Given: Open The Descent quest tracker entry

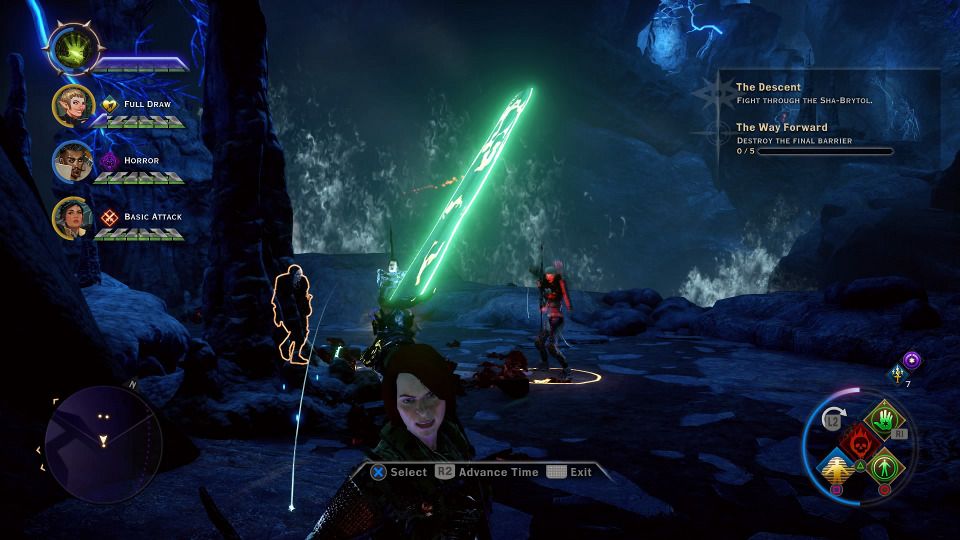Looking at the screenshot, I should pyautogui.click(x=768, y=87).
